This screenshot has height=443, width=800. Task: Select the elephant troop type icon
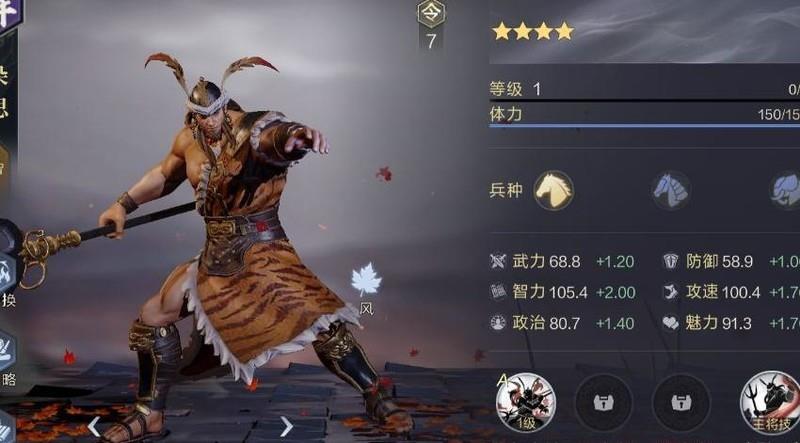pyautogui.click(x=785, y=190)
